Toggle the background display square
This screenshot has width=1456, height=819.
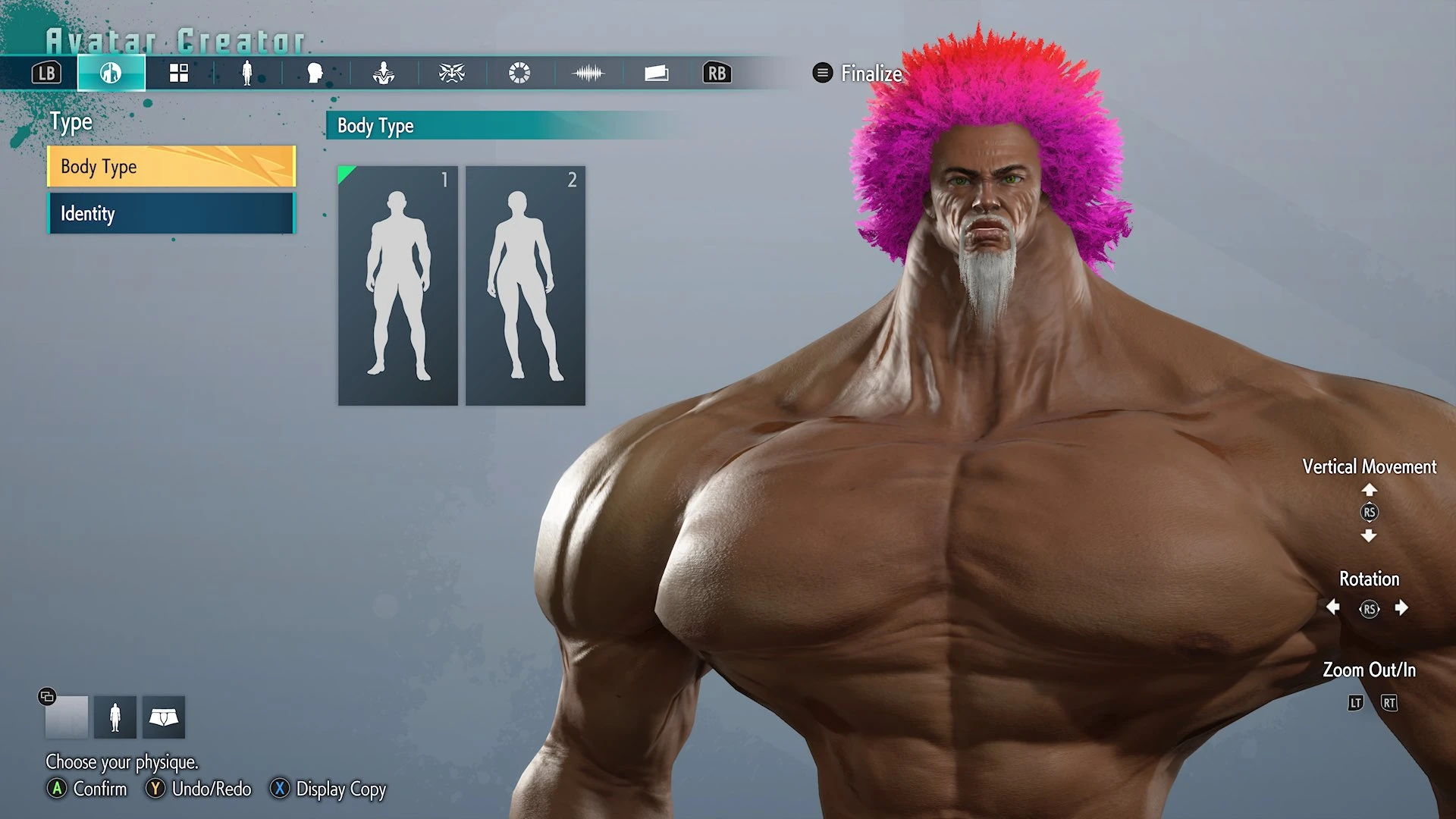click(67, 717)
